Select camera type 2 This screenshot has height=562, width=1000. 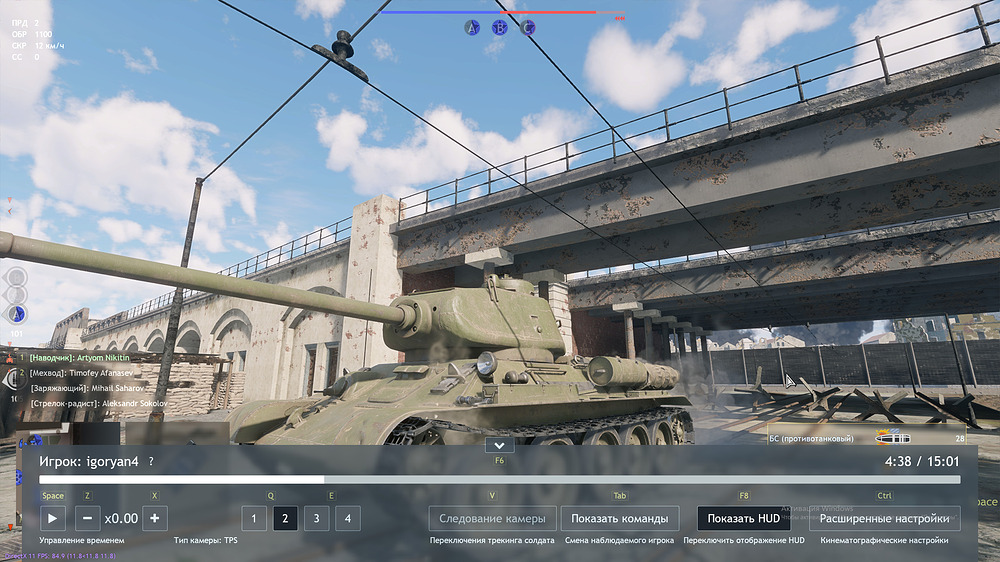coord(285,518)
